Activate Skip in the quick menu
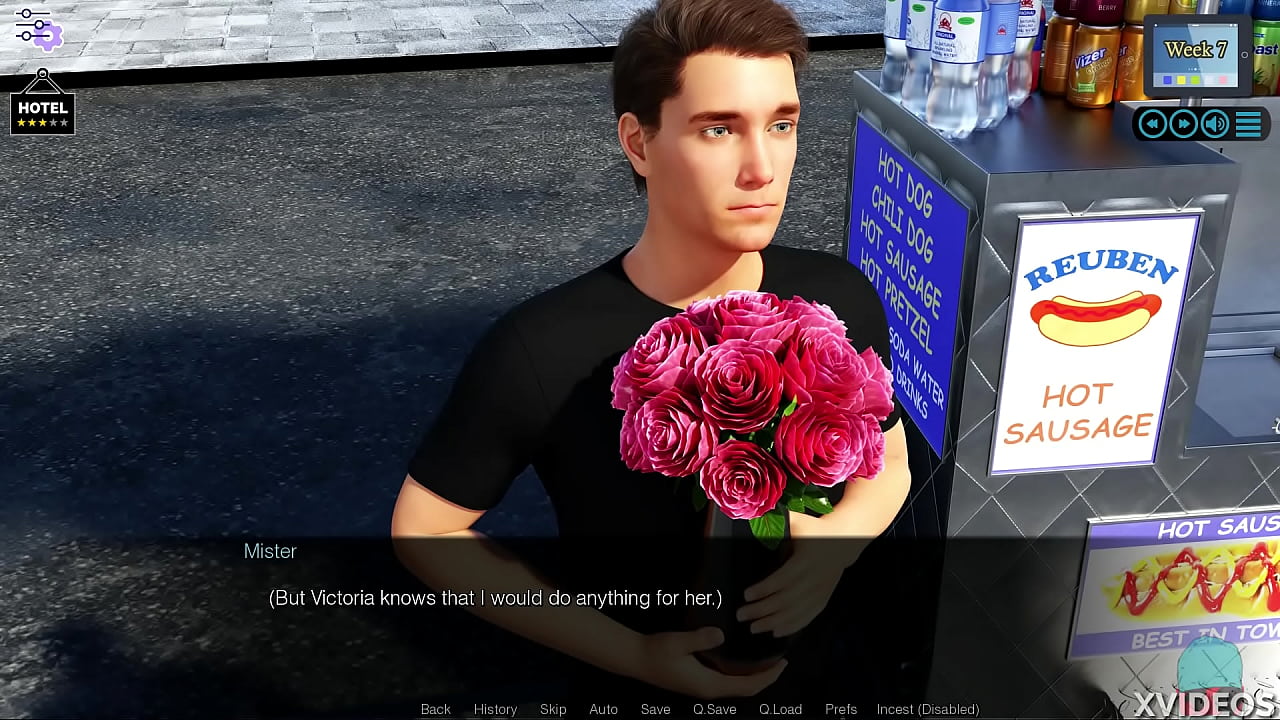This screenshot has height=720, width=1280. point(553,709)
